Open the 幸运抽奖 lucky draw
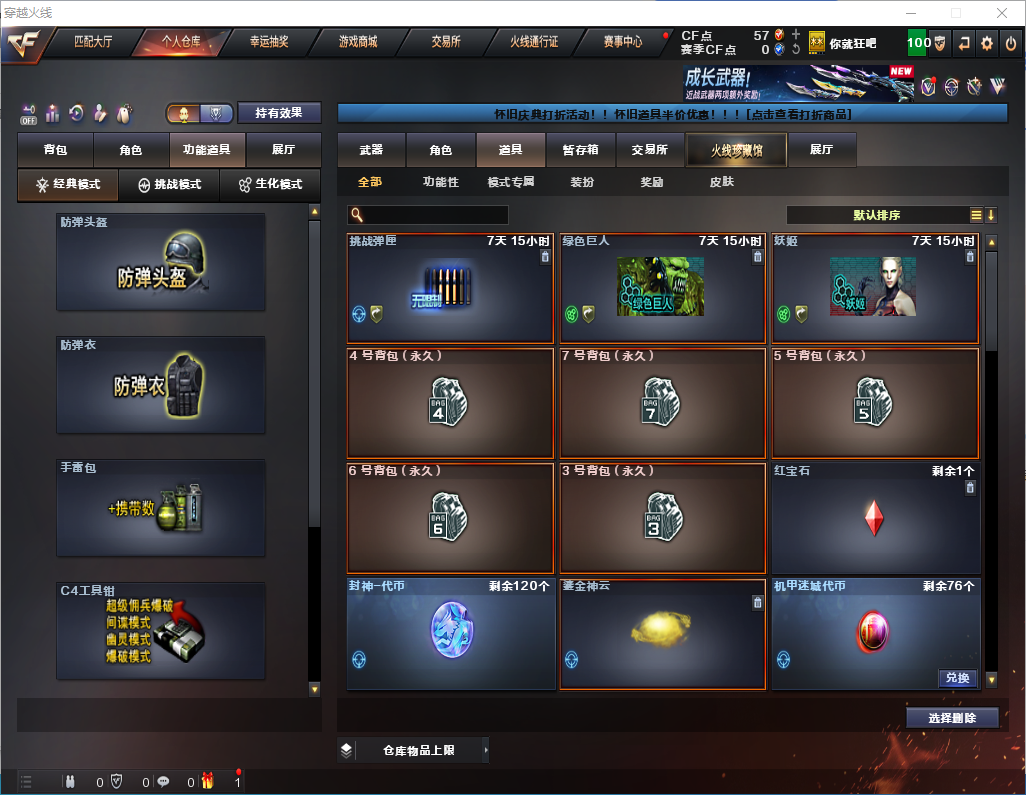The image size is (1026, 795). coord(268,42)
